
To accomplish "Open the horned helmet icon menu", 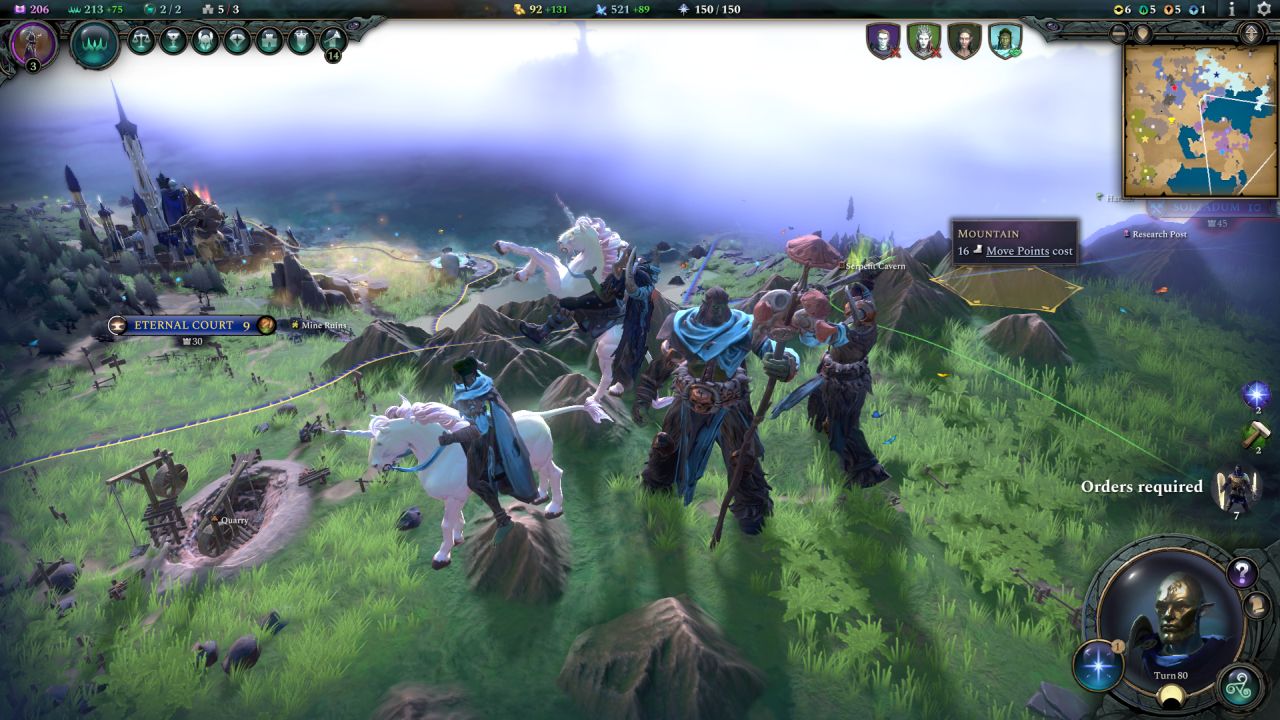I will [x=205, y=41].
